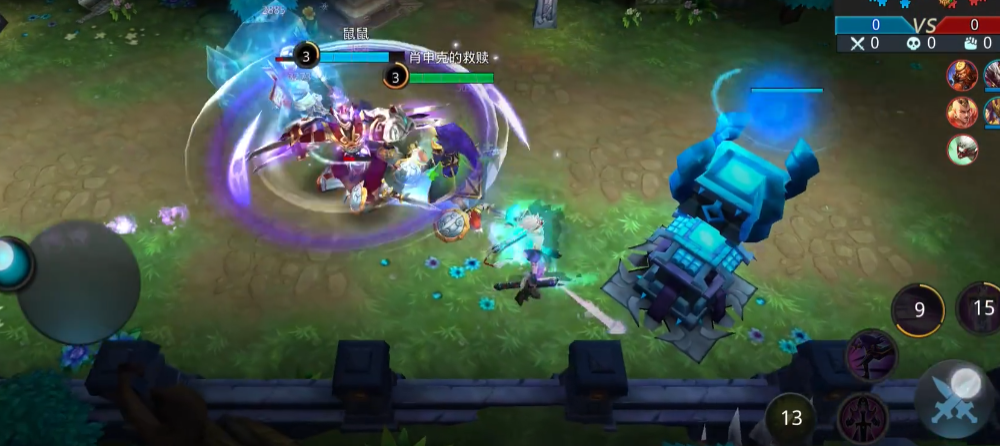1000x446 pixels.
Task: Tap the crossed-swords basic attack button
Action: pyautogui.click(x=954, y=401)
